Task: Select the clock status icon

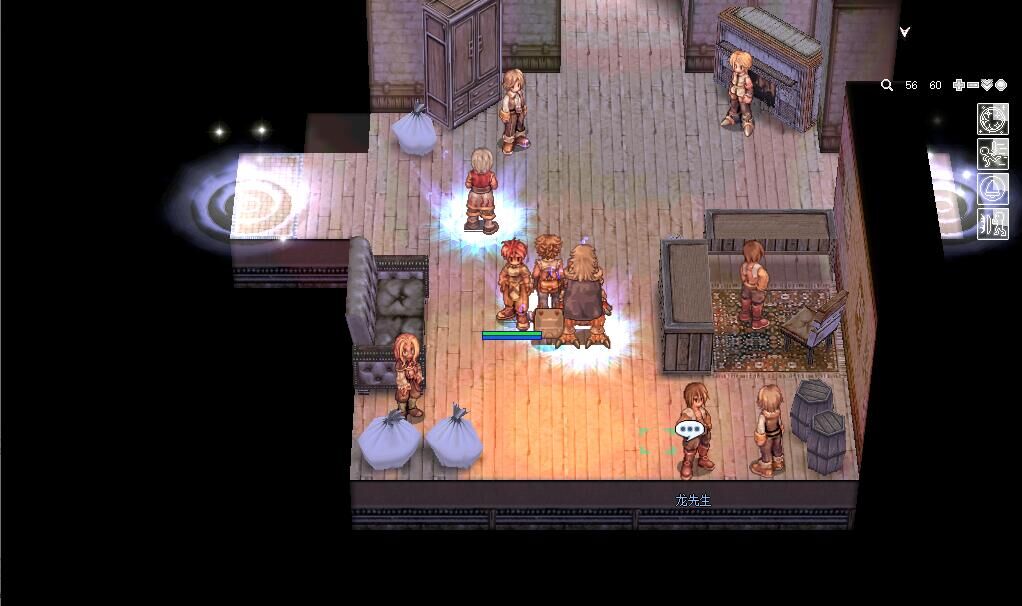Action: 992,119
